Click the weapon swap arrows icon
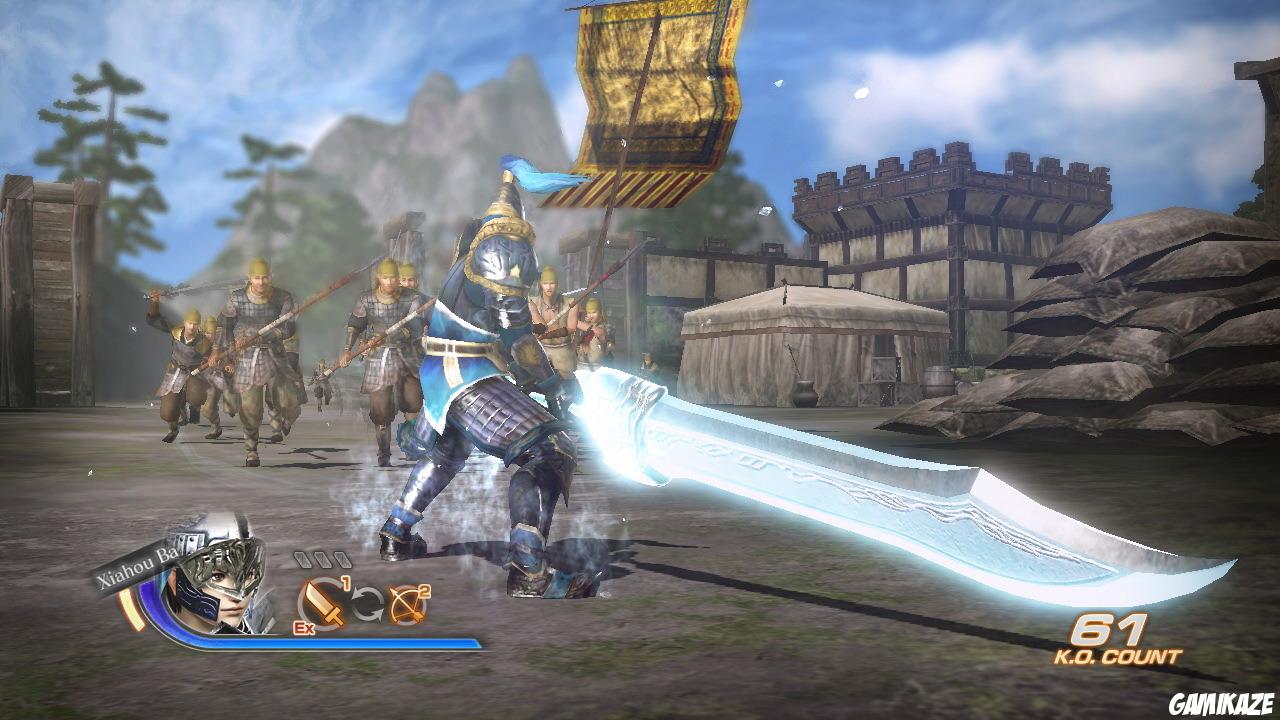This screenshot has height=720, width=1280. [365, 603]
